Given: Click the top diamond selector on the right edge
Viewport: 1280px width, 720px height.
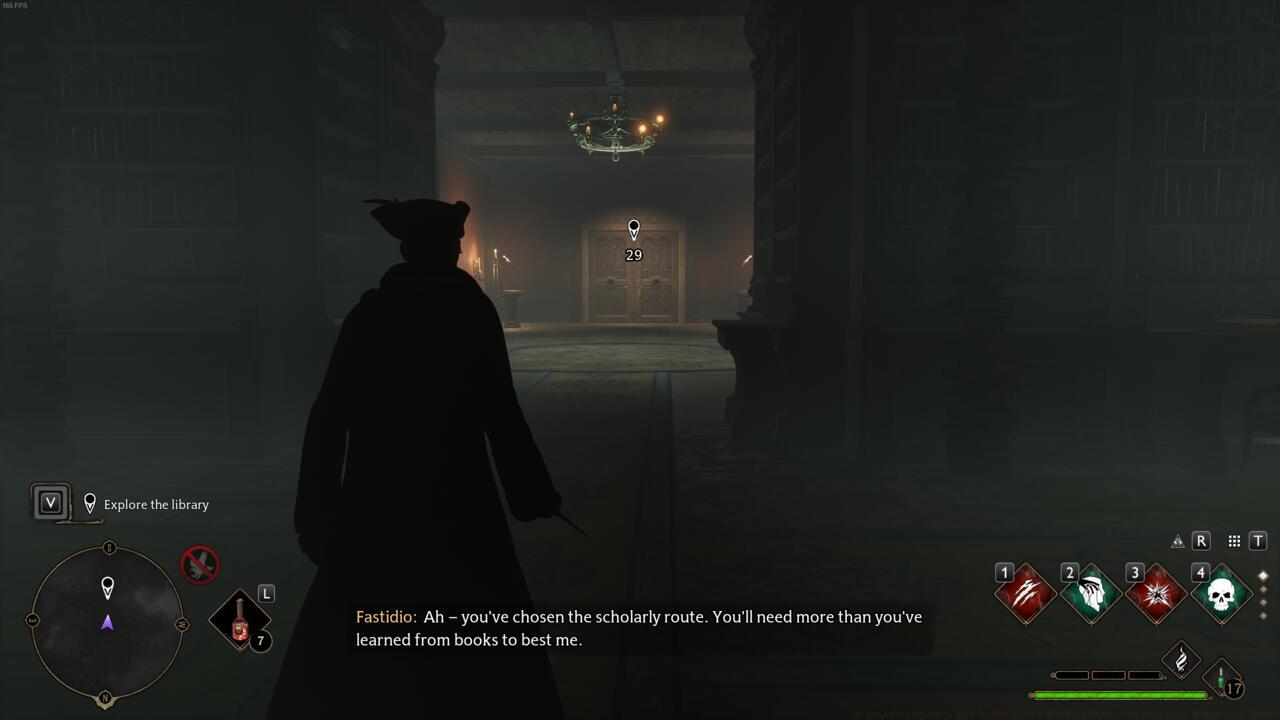Looking at the screenshot, I should [x=1262, y=577].
